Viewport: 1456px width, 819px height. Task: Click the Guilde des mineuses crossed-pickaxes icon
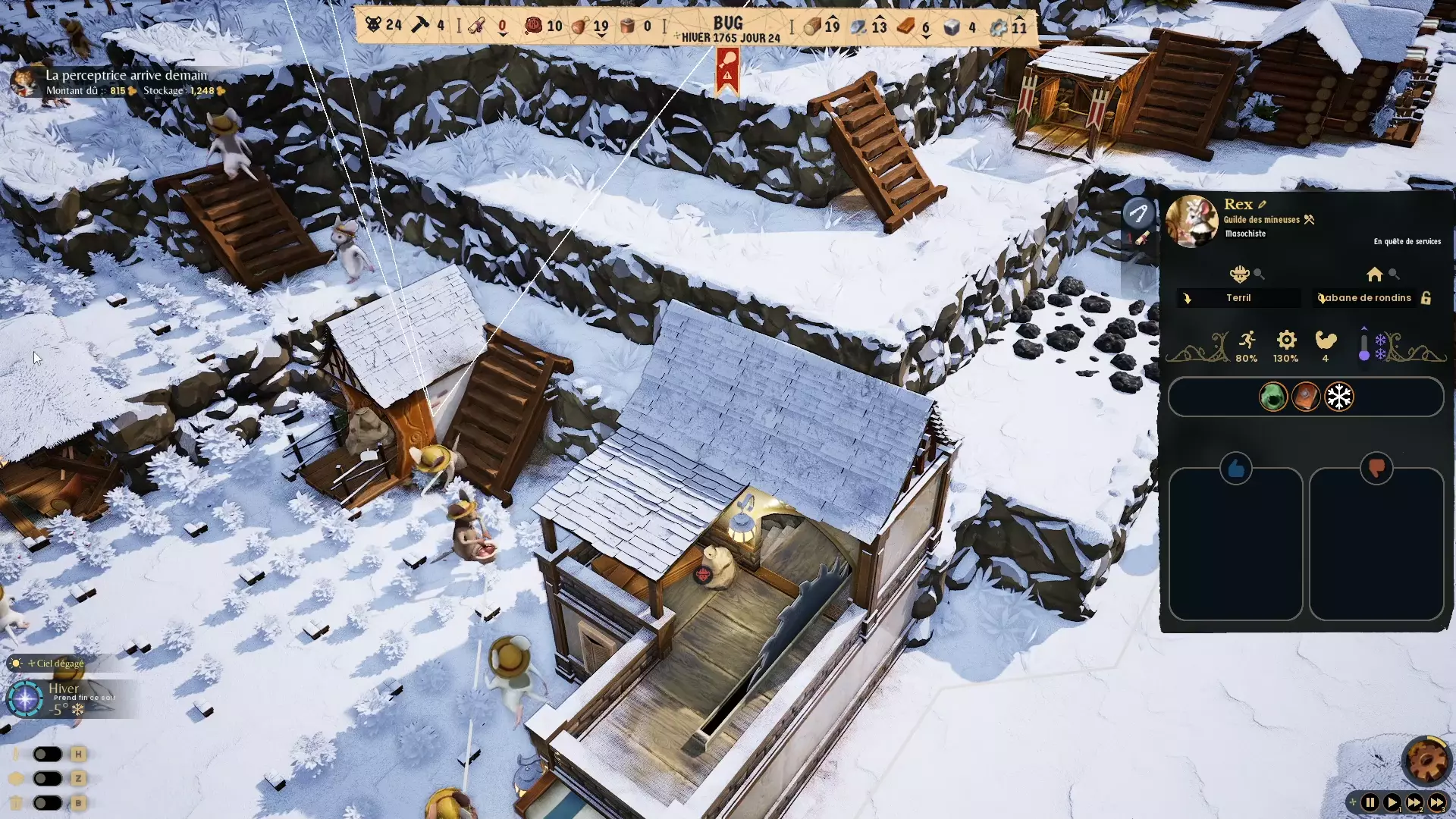pos(1309,220)
